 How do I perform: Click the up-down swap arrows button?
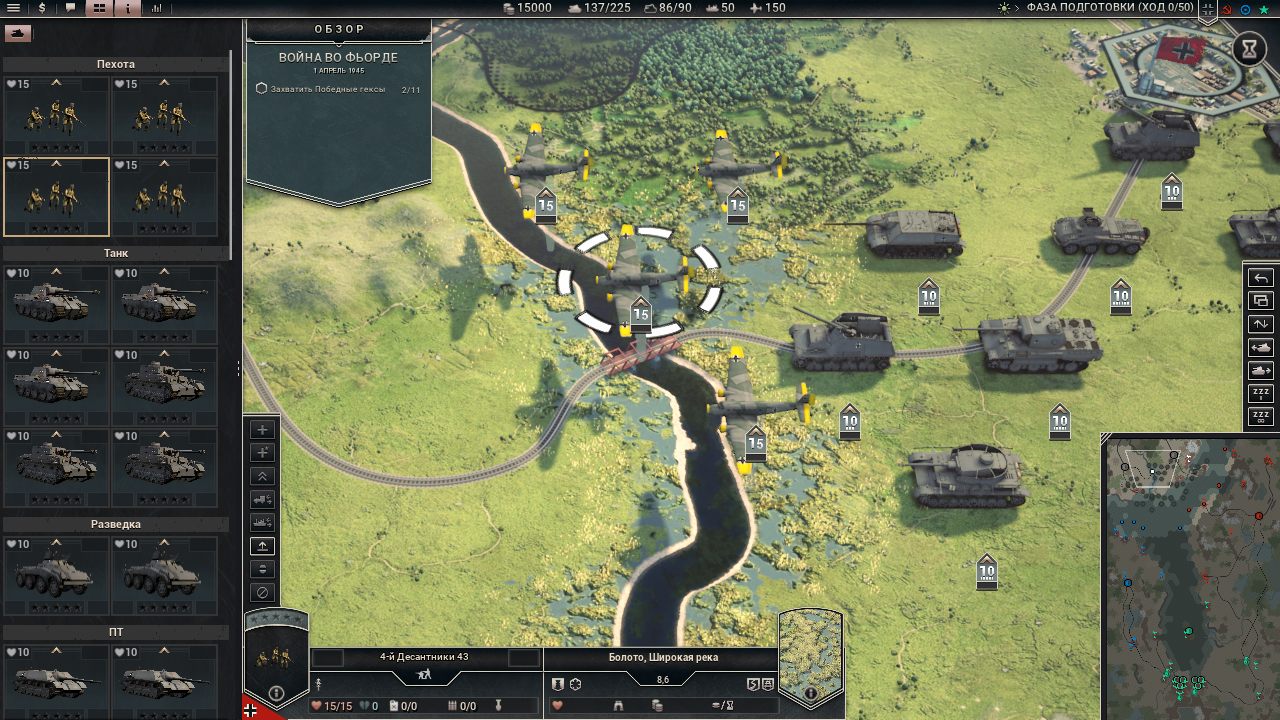pyautogui.click(x=1261, y=324)
